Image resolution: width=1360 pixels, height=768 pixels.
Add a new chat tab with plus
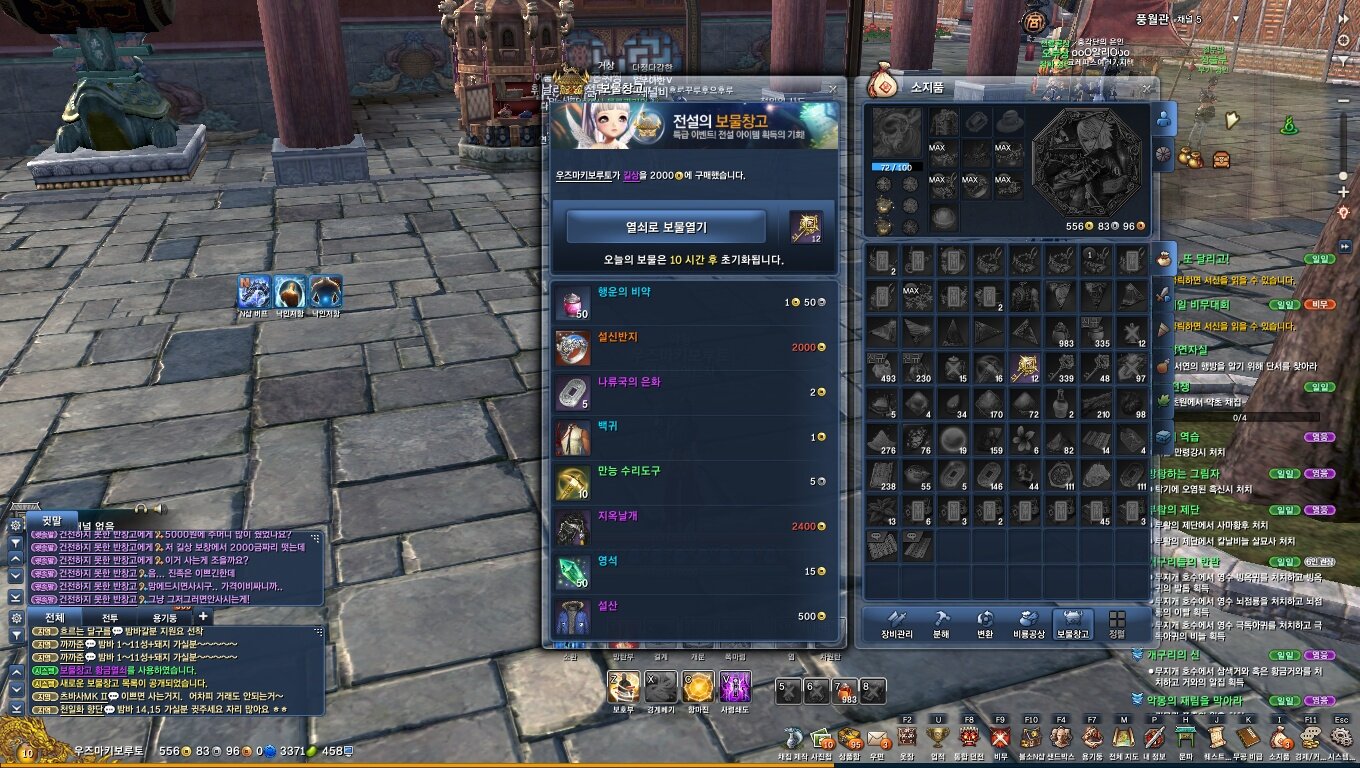click(202, 617)
